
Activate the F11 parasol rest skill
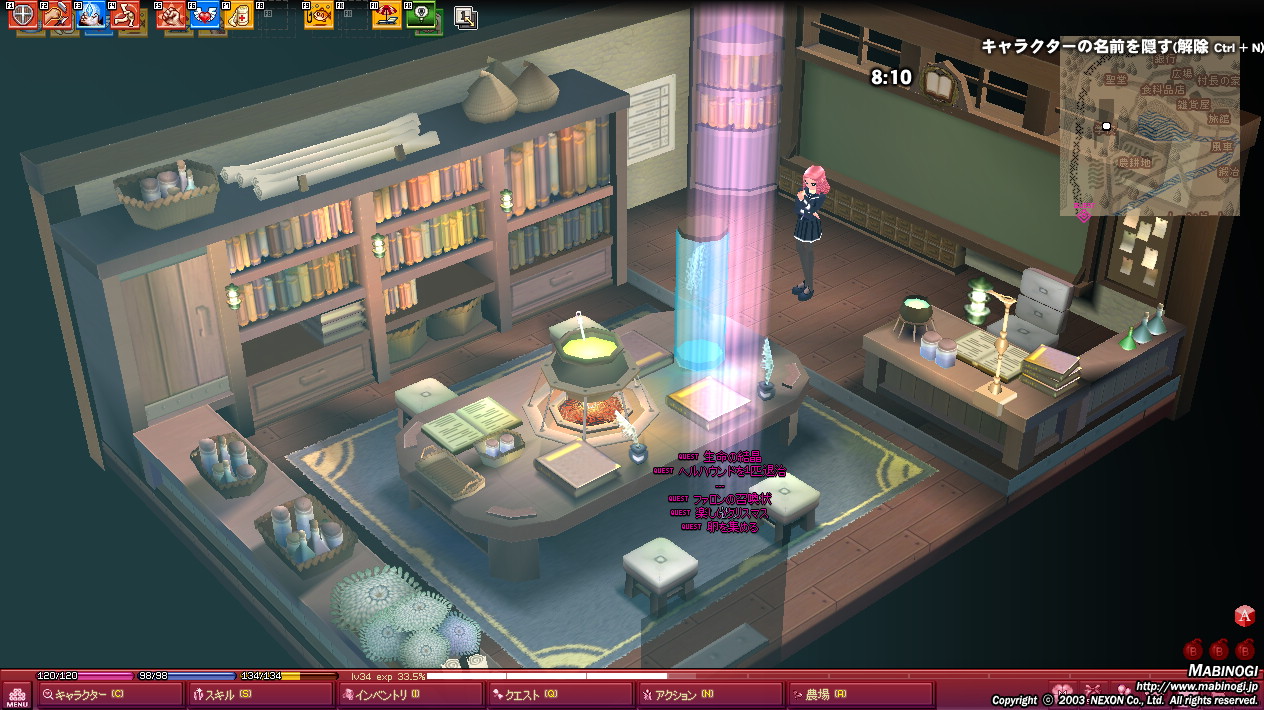pos(386,15)
